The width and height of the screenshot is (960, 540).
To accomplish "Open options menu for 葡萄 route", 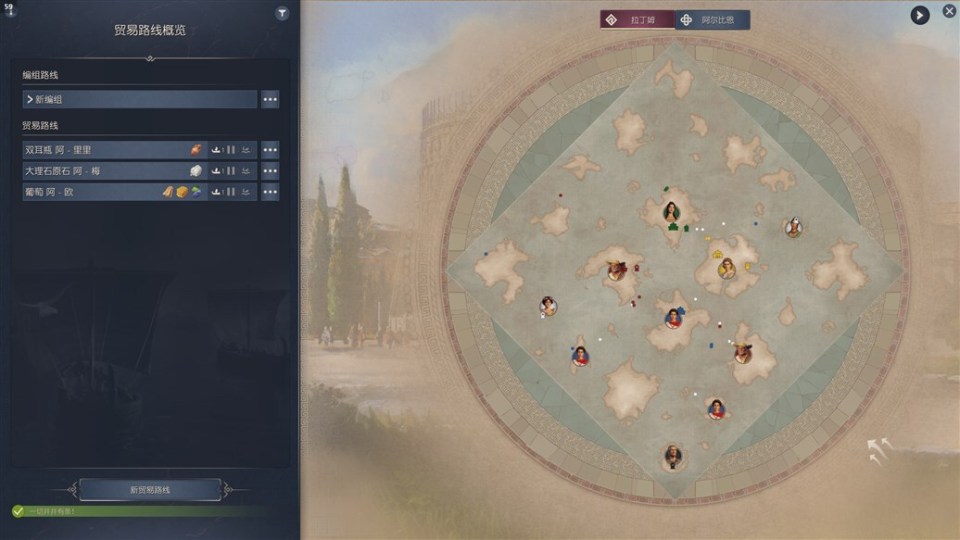I will tap(270, 191).
